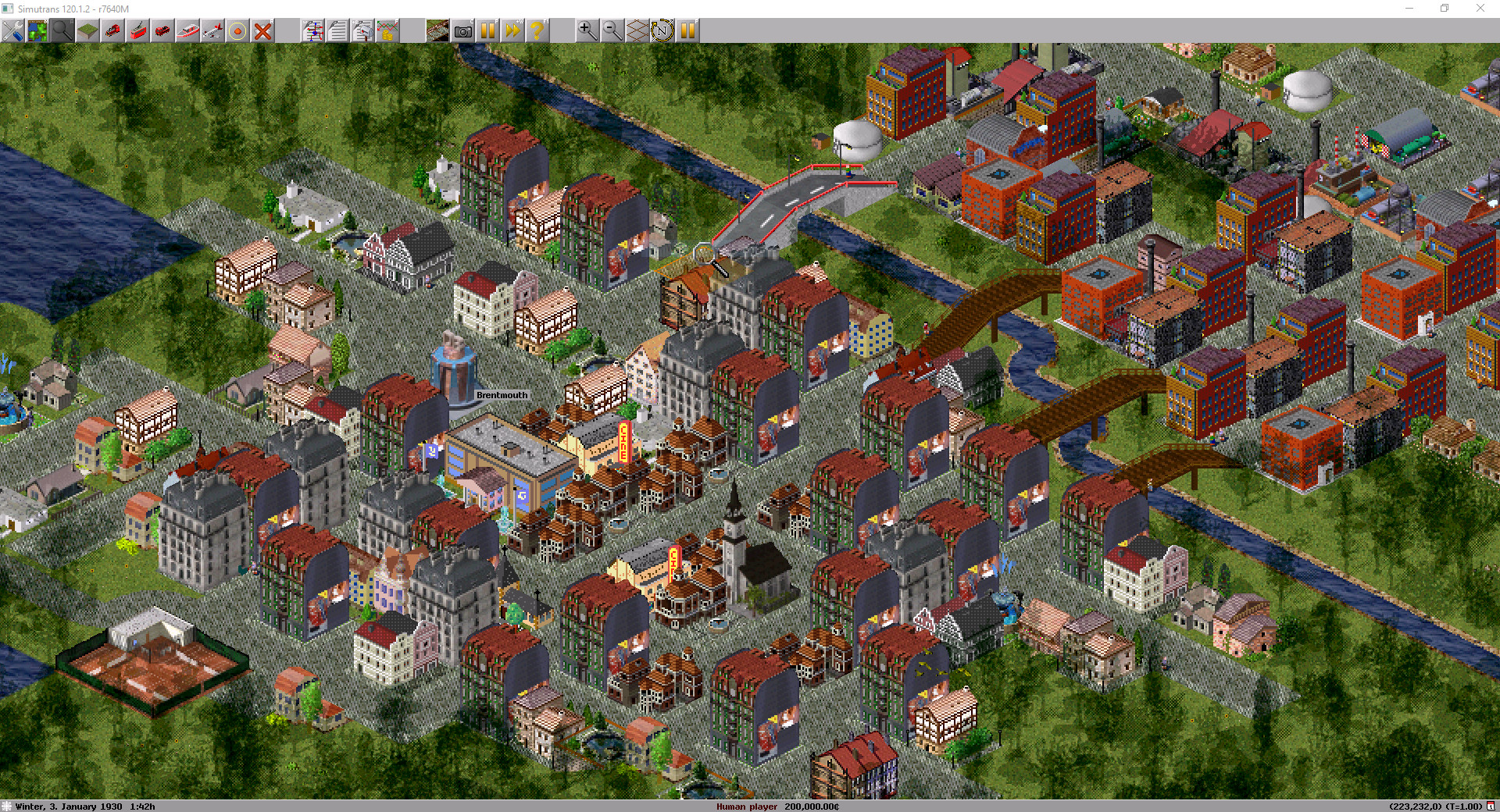1500x812 pixels.
Task: Open the minimap with the map icon
Action: point(37,31)
